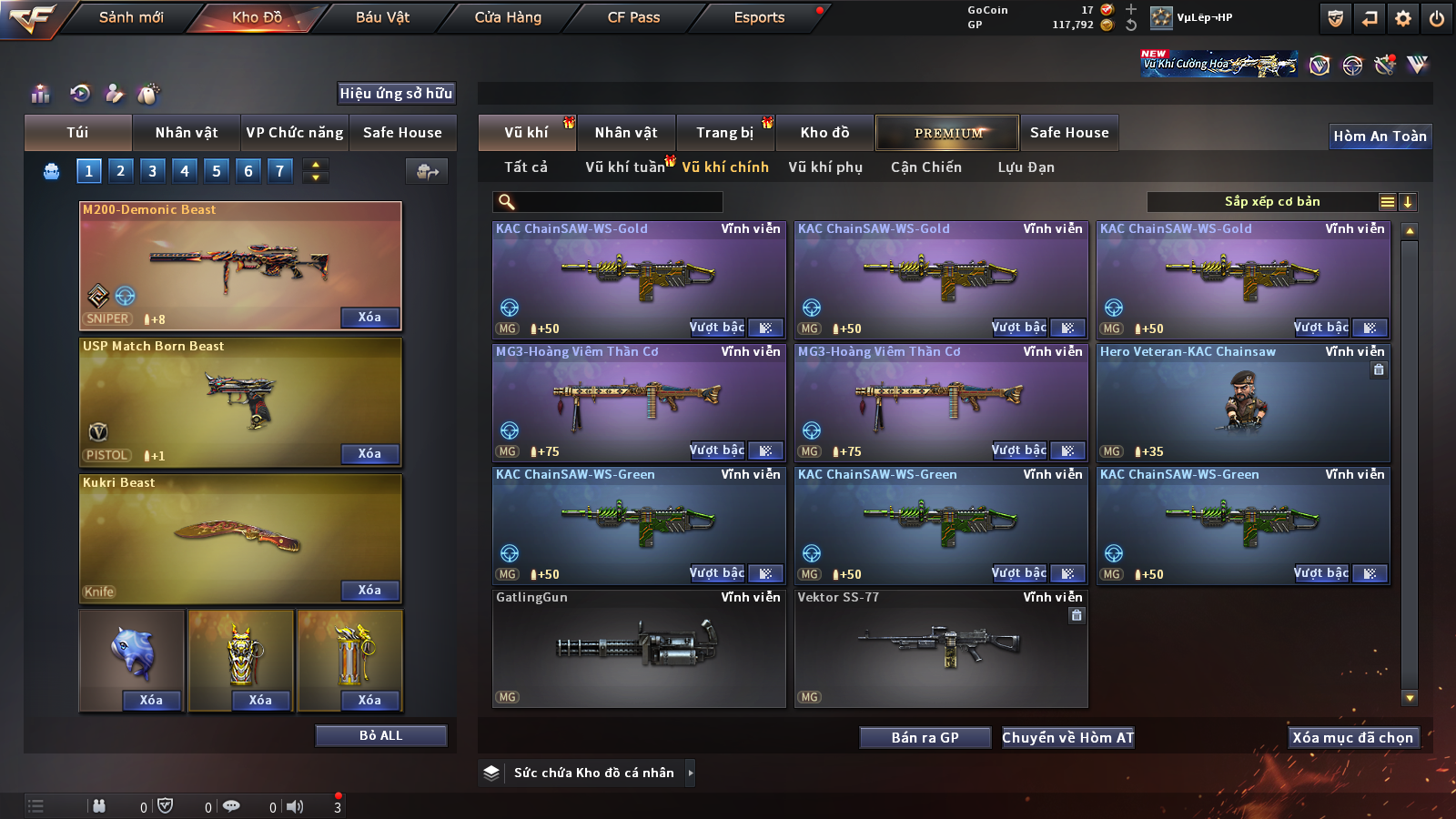The width and height of the screenshot is (1456, 819).
Task: Select bag page number 3
Action: point(152,171)
